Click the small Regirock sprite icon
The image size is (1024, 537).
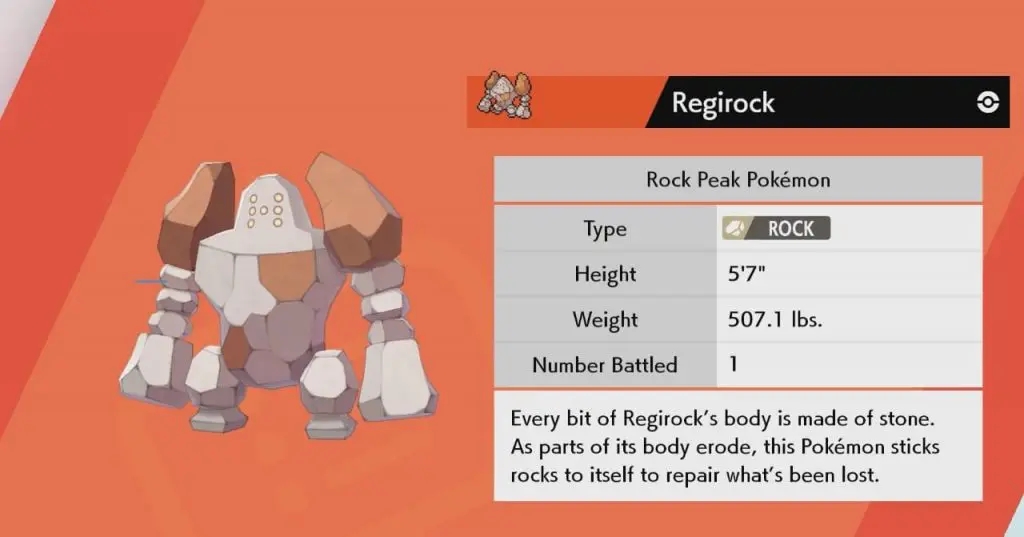(508, 97)
